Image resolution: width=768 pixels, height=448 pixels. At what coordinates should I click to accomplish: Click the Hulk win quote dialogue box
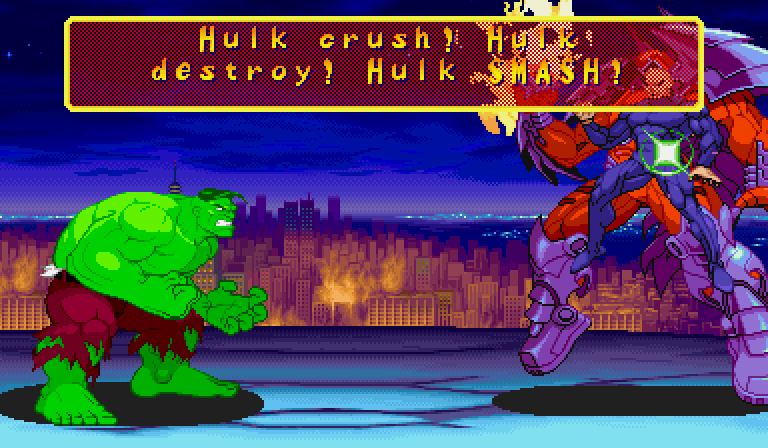point(384,60)
